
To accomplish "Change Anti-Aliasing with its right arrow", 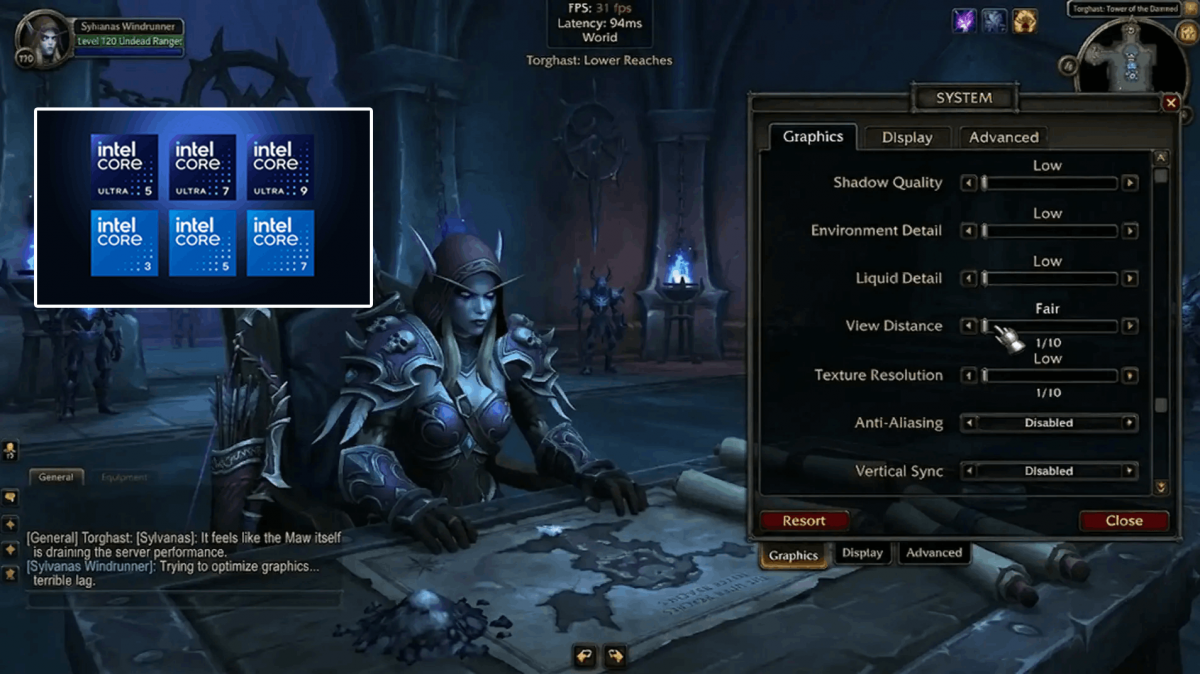I will click(x=1130, y=423).
